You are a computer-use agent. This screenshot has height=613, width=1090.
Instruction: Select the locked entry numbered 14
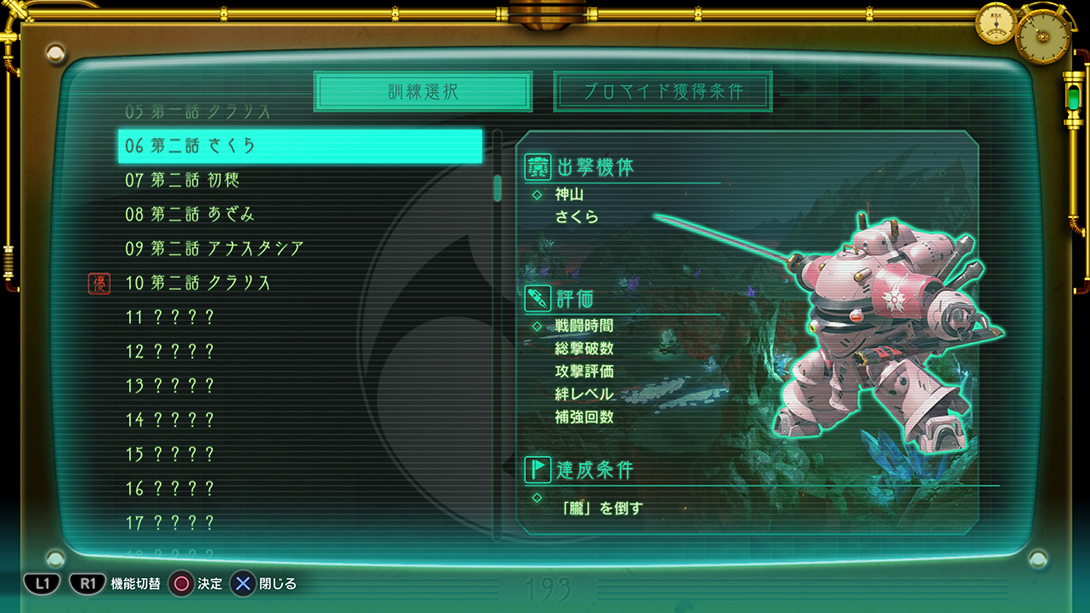[299, 420]
